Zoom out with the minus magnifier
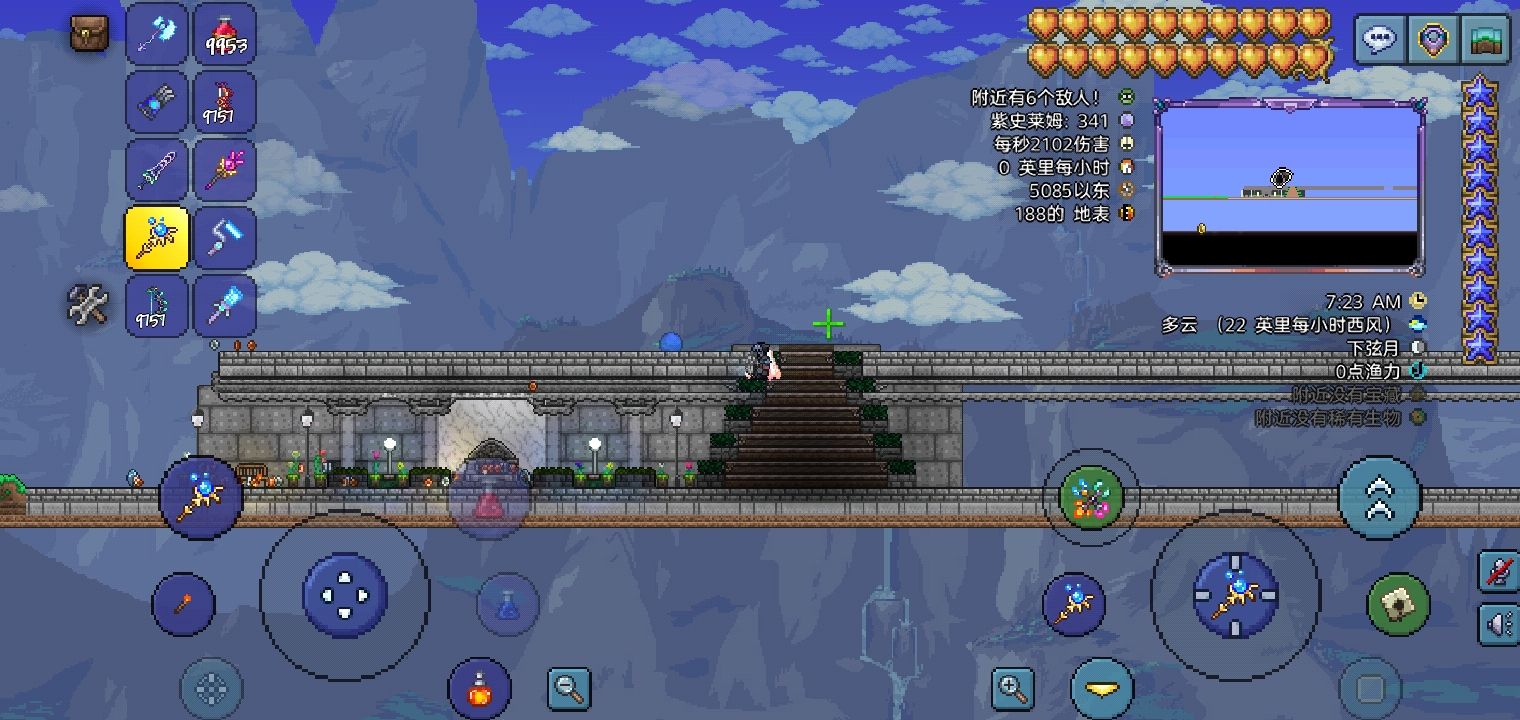This screenshot has height=720, width=1520. coord(570,688)
